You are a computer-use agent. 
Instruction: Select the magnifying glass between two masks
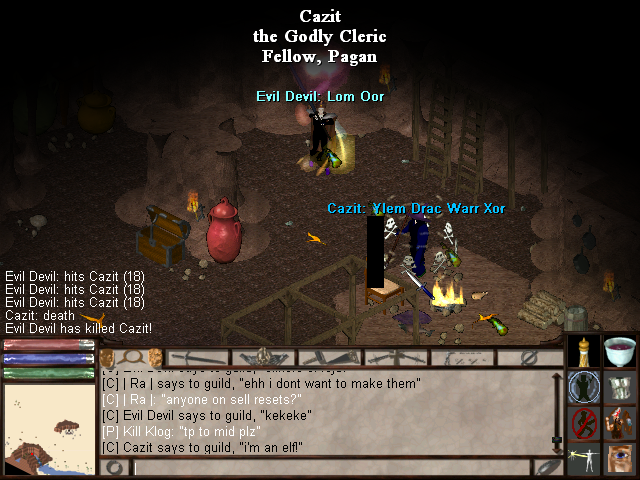coord(130,357)
